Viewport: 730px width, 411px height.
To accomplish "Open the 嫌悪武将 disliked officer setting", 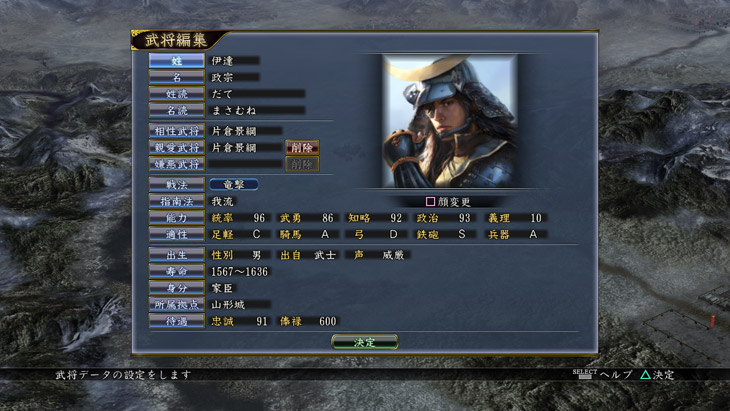I will click(177, 164).
